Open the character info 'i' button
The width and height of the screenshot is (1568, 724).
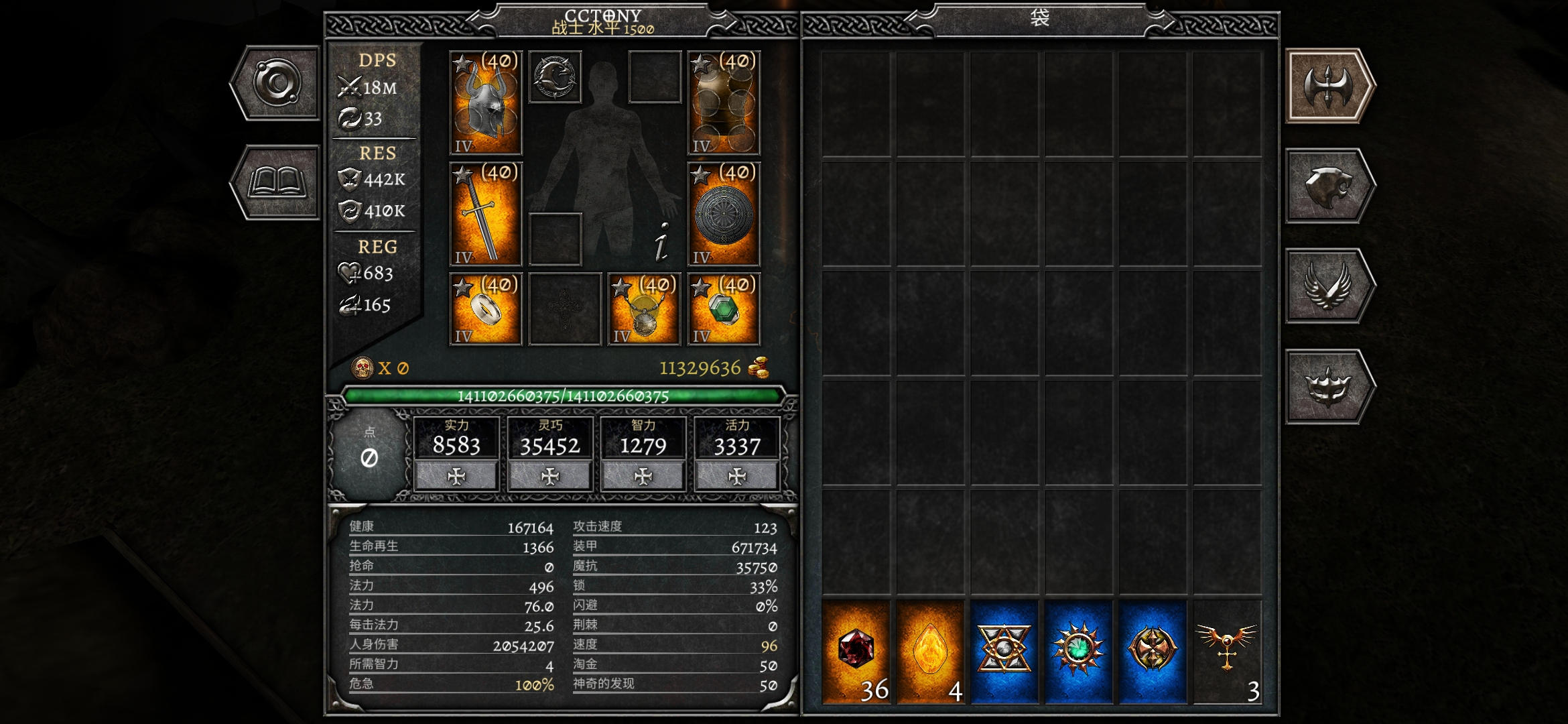tap(662, 242)
